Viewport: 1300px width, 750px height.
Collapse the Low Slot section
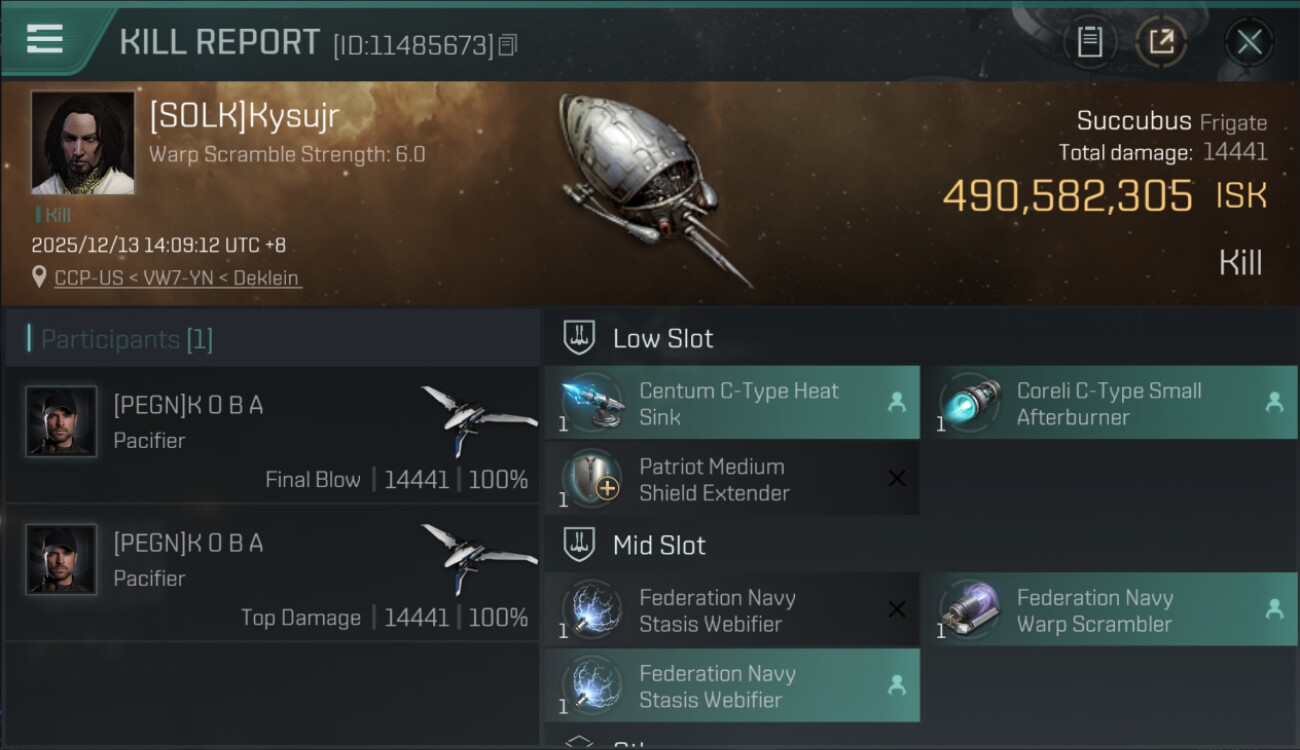coord(663,337)
